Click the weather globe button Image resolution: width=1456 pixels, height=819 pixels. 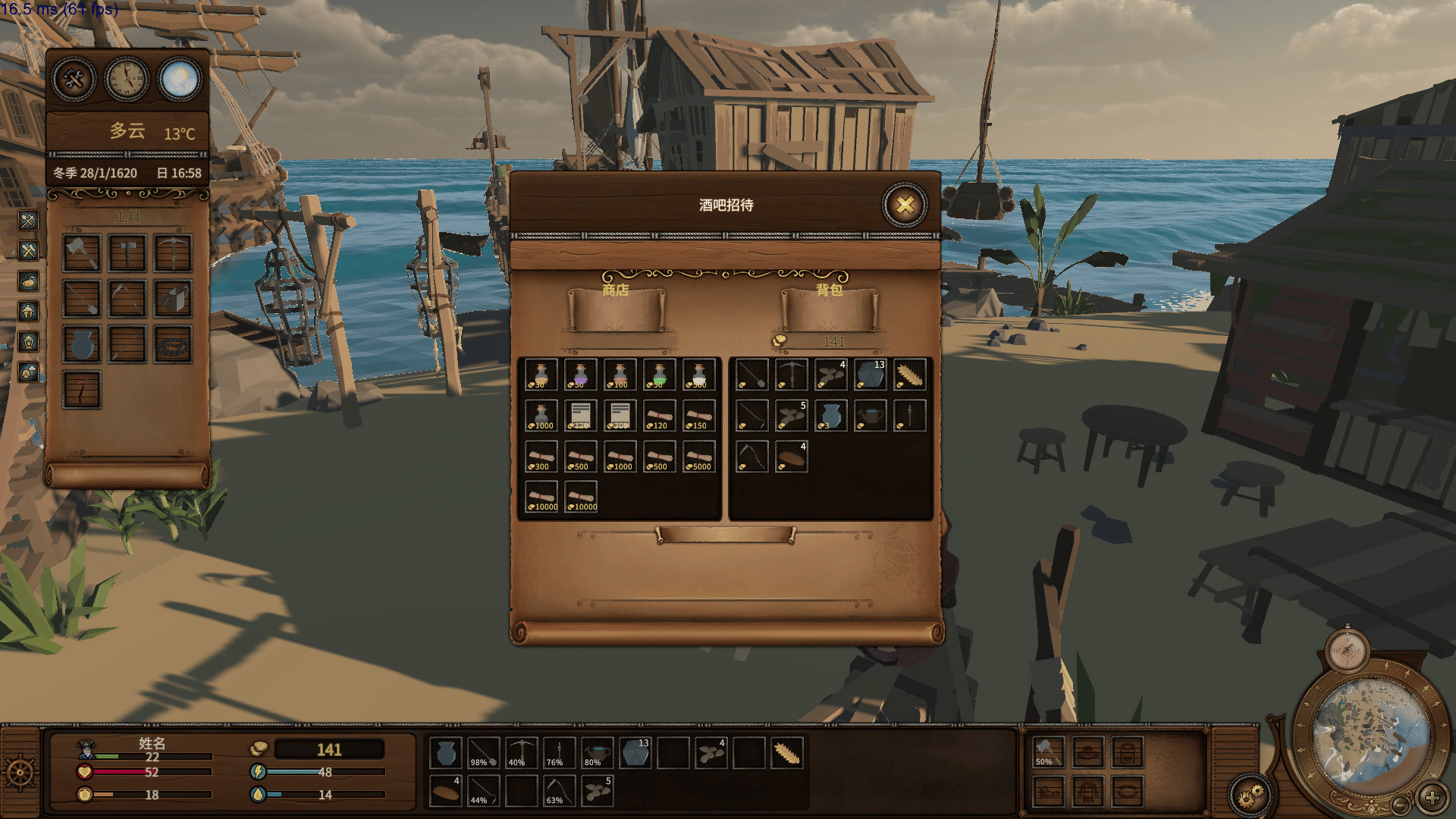click(x=180, y=79)
